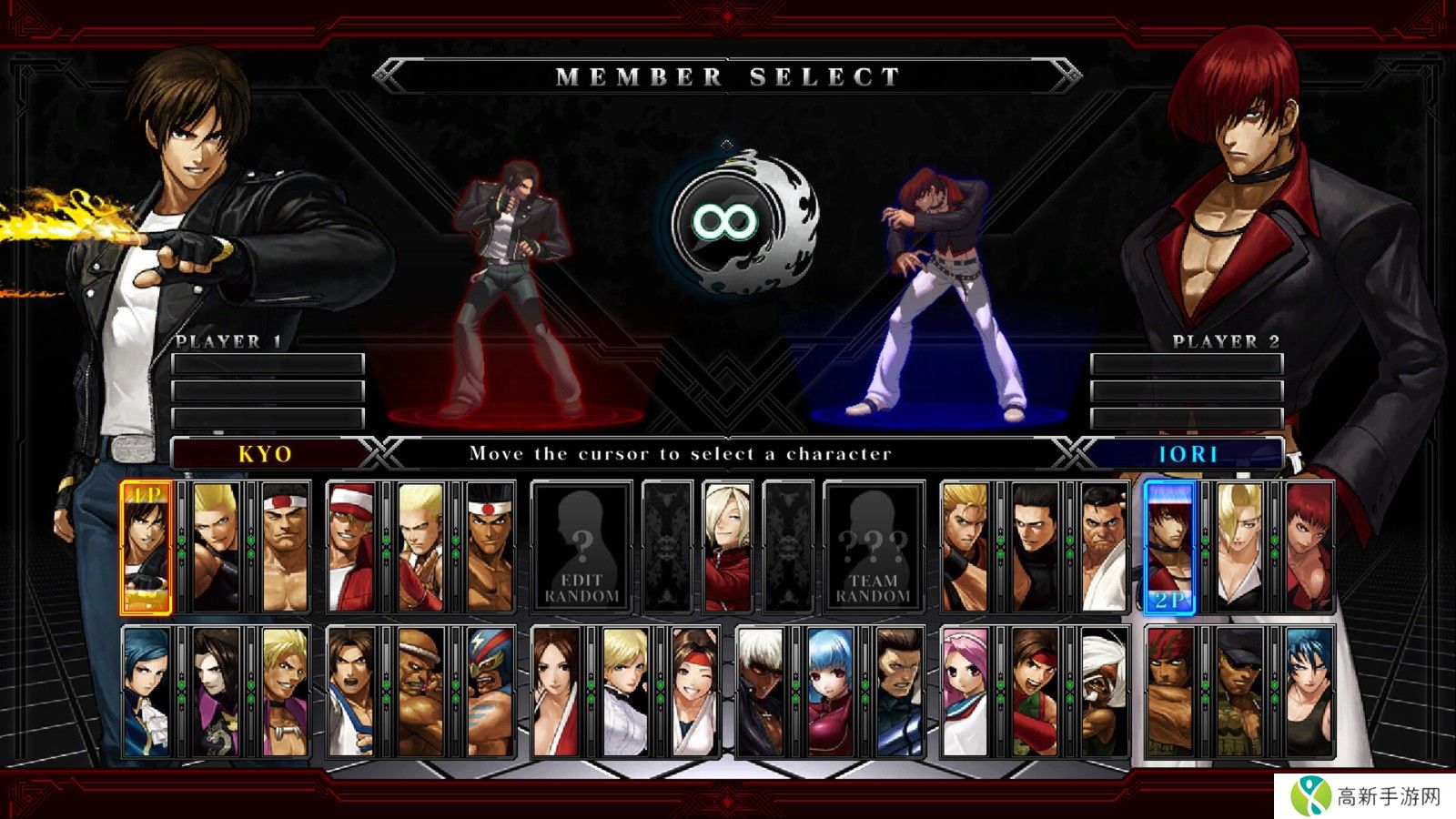Choose Mai Shiranui's portrait
The height and width of the screenshot is (819, 1456).
tap(556, 692)
